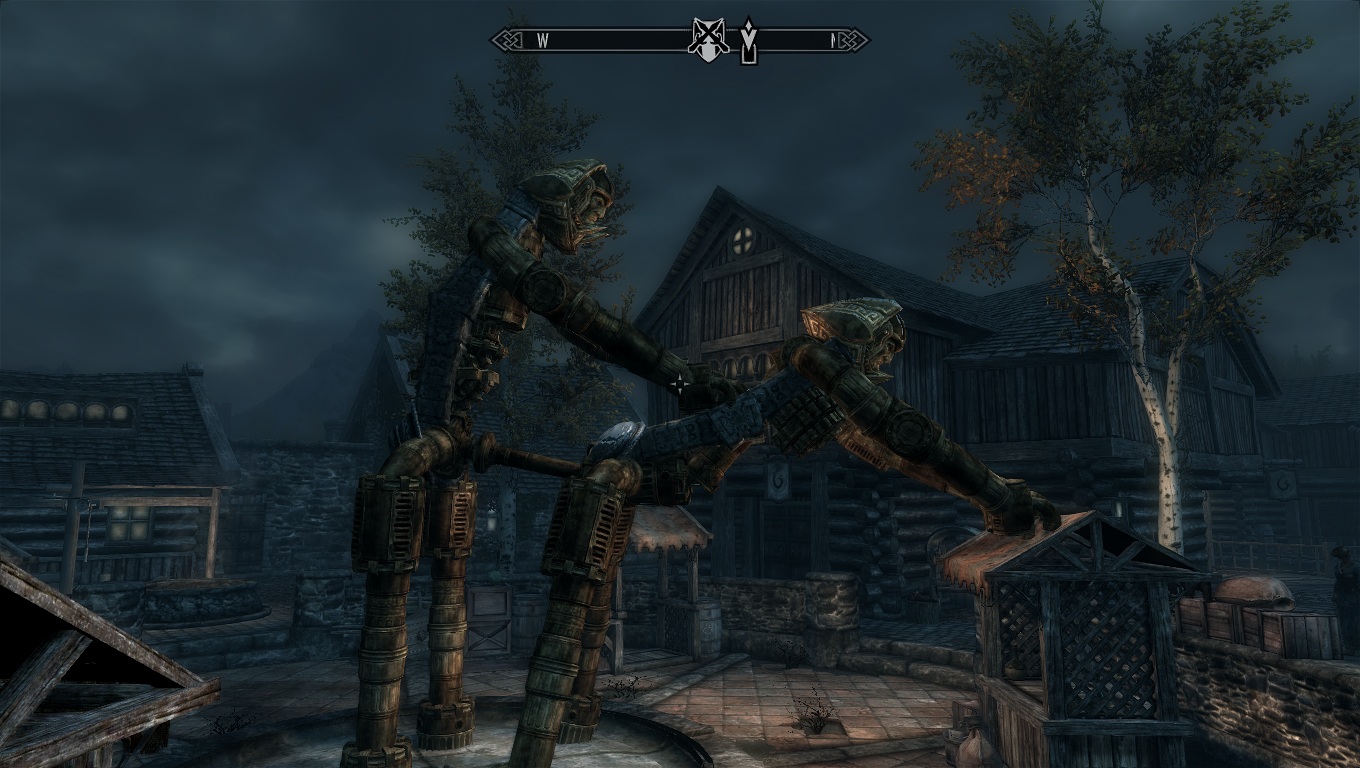Click the crossed-swords shield marker on compass

[708, 40]
